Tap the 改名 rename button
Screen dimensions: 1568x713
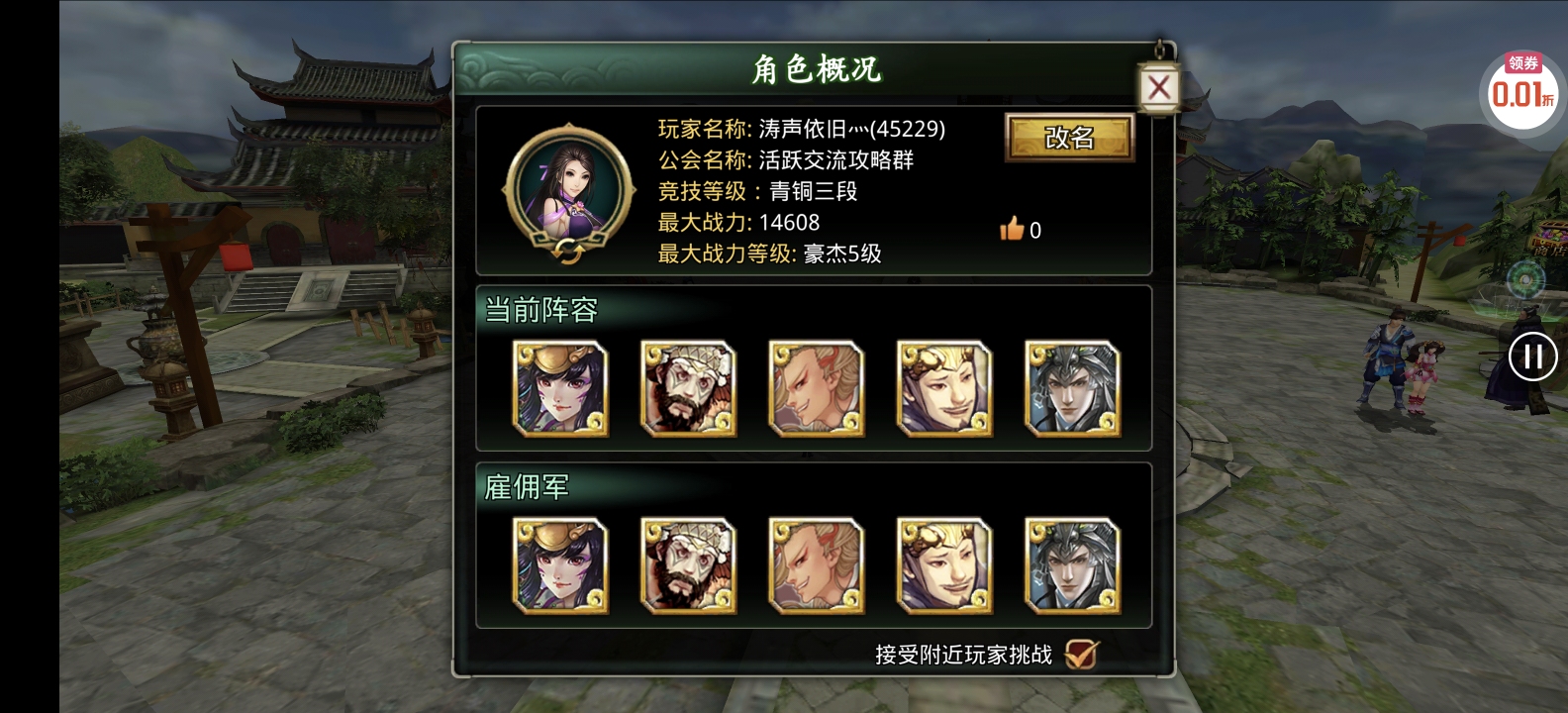(x=1069, y=140)
